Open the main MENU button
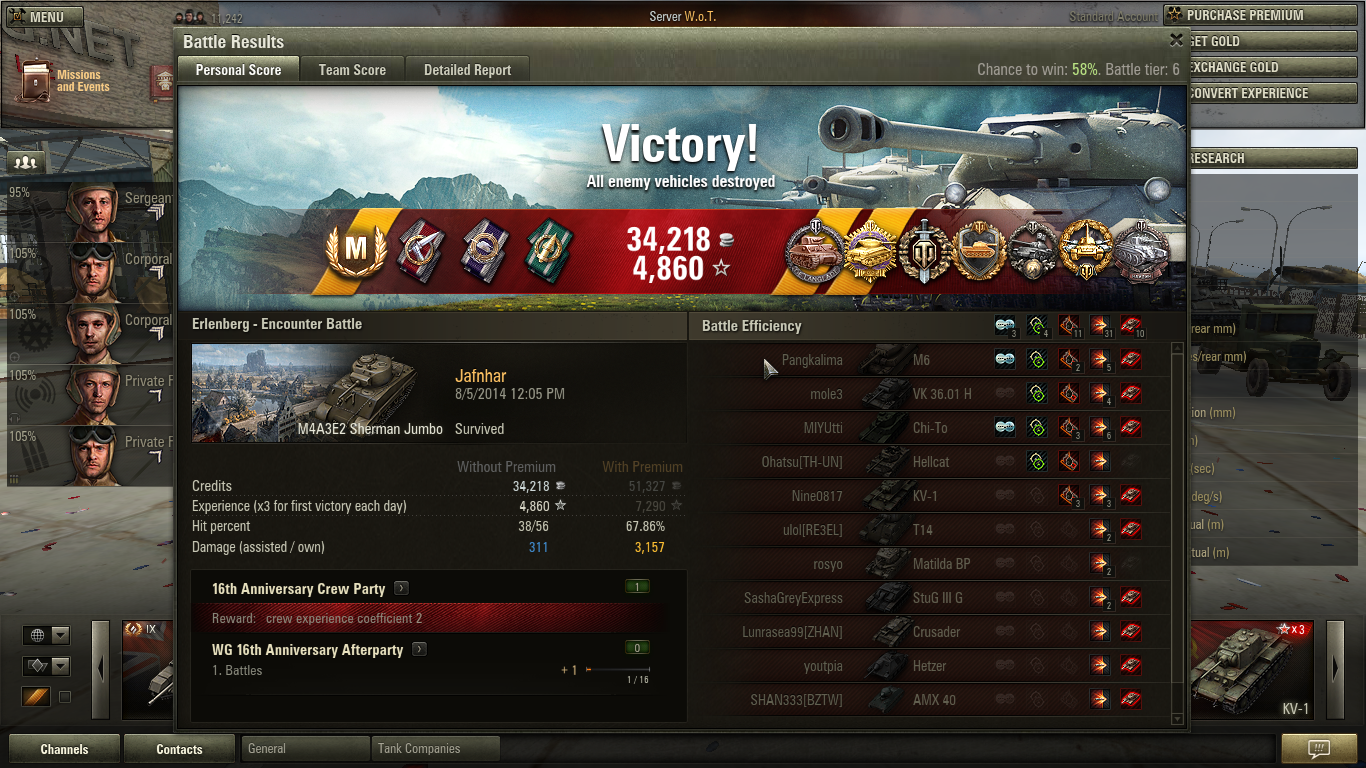 [38, 17]
